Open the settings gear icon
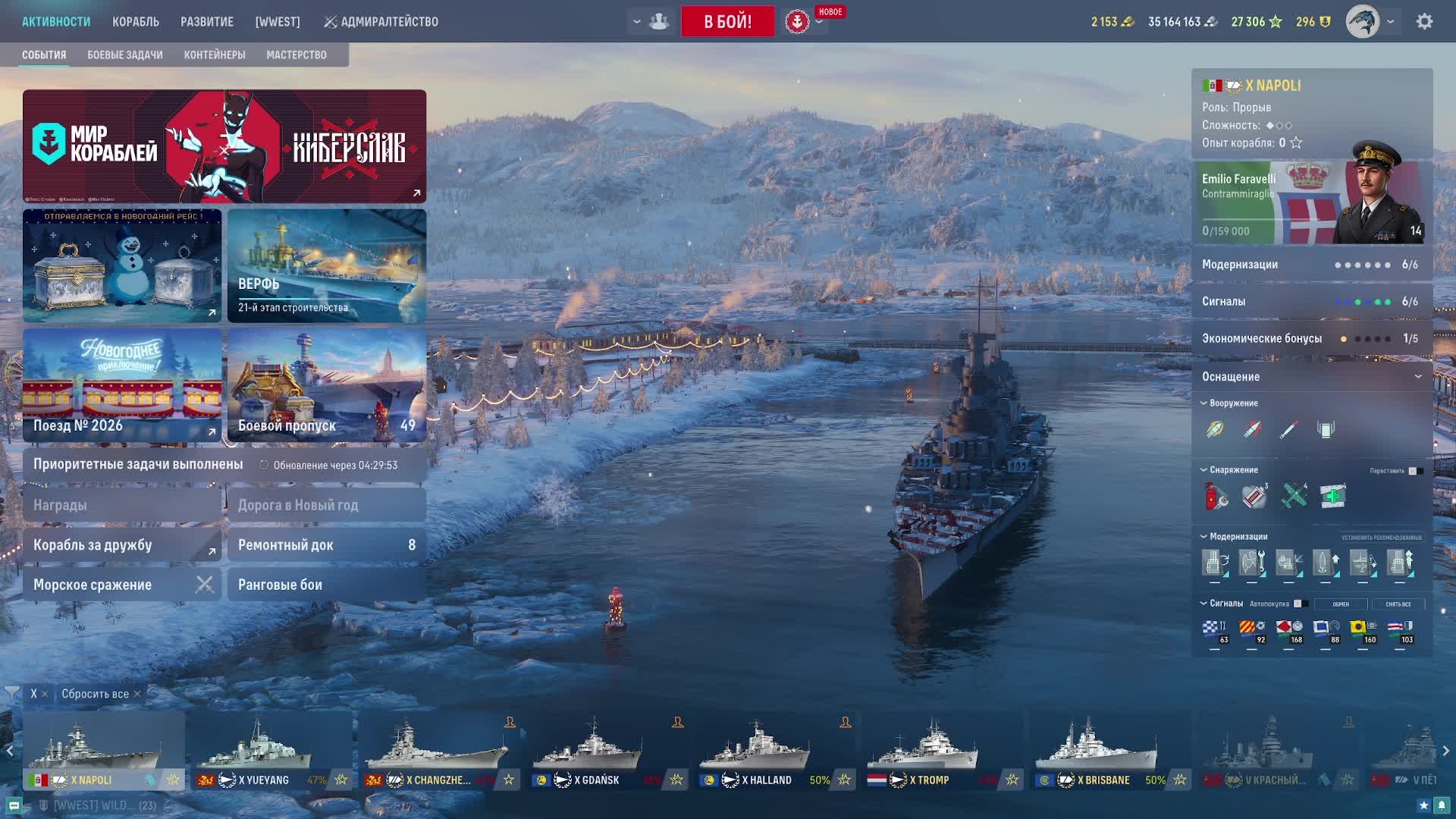Screen dimensions: 1456x819 click(1424, 22)
